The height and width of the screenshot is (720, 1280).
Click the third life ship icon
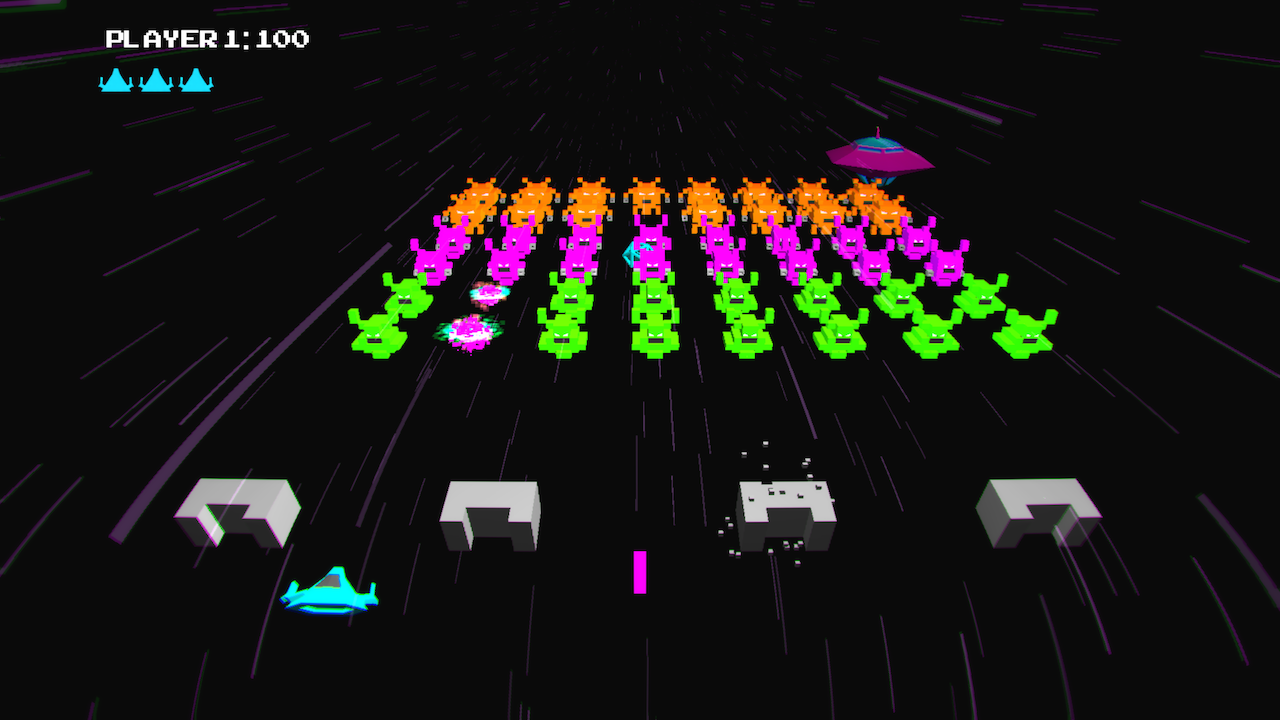(198, 80)
